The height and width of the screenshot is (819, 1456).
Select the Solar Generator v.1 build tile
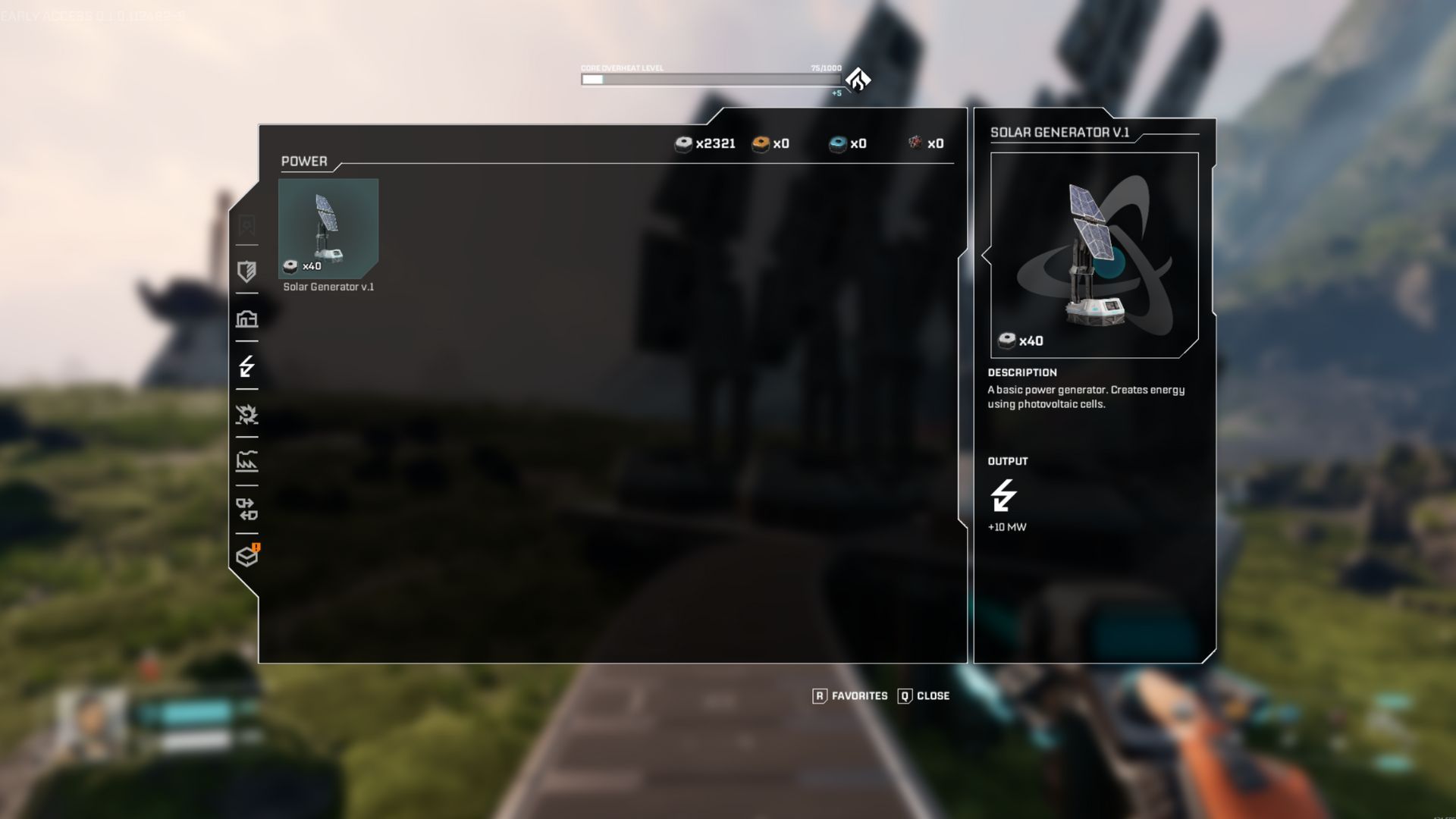tap(328, 228)
